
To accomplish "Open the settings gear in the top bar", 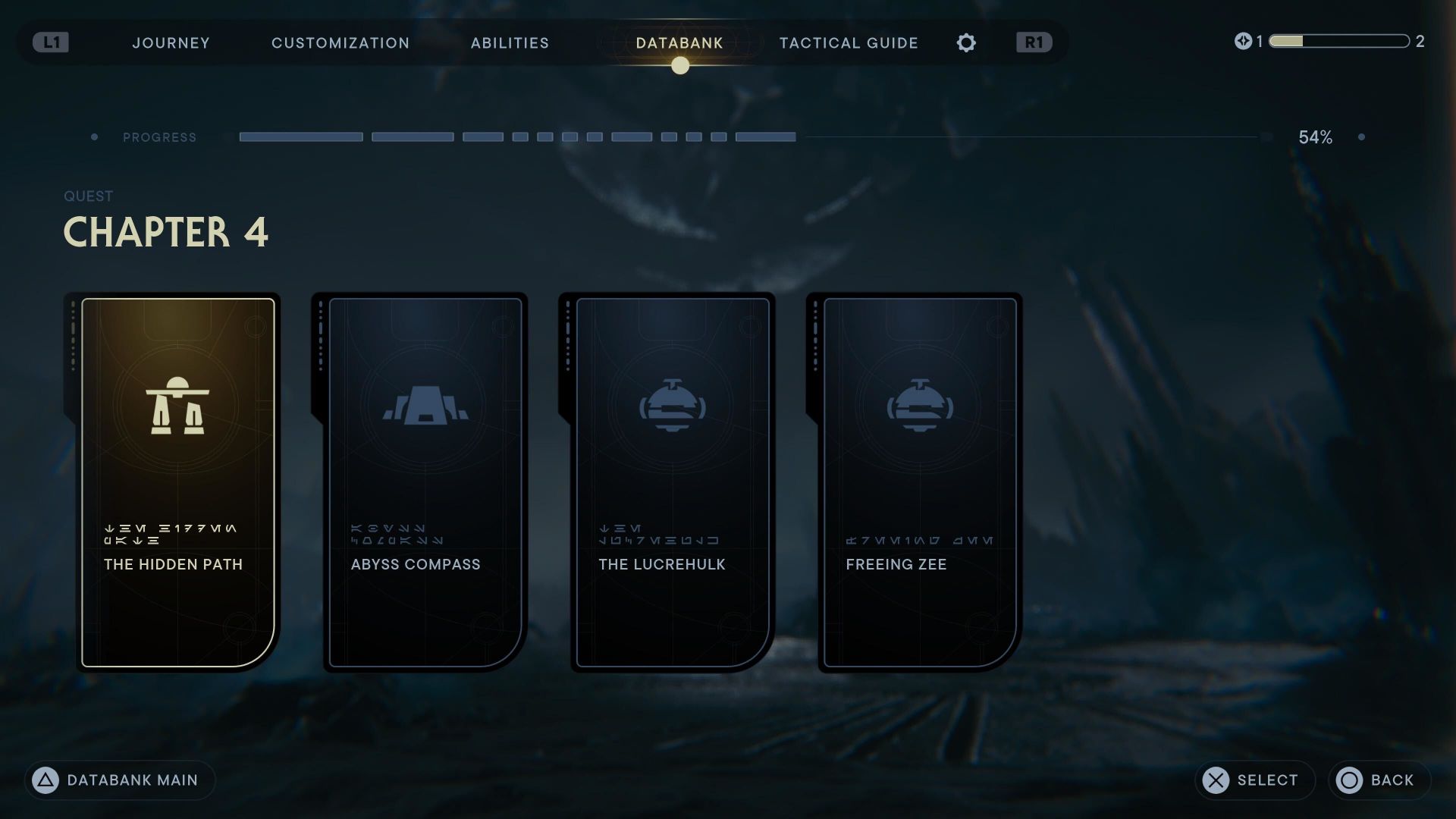I will (966, 43).
